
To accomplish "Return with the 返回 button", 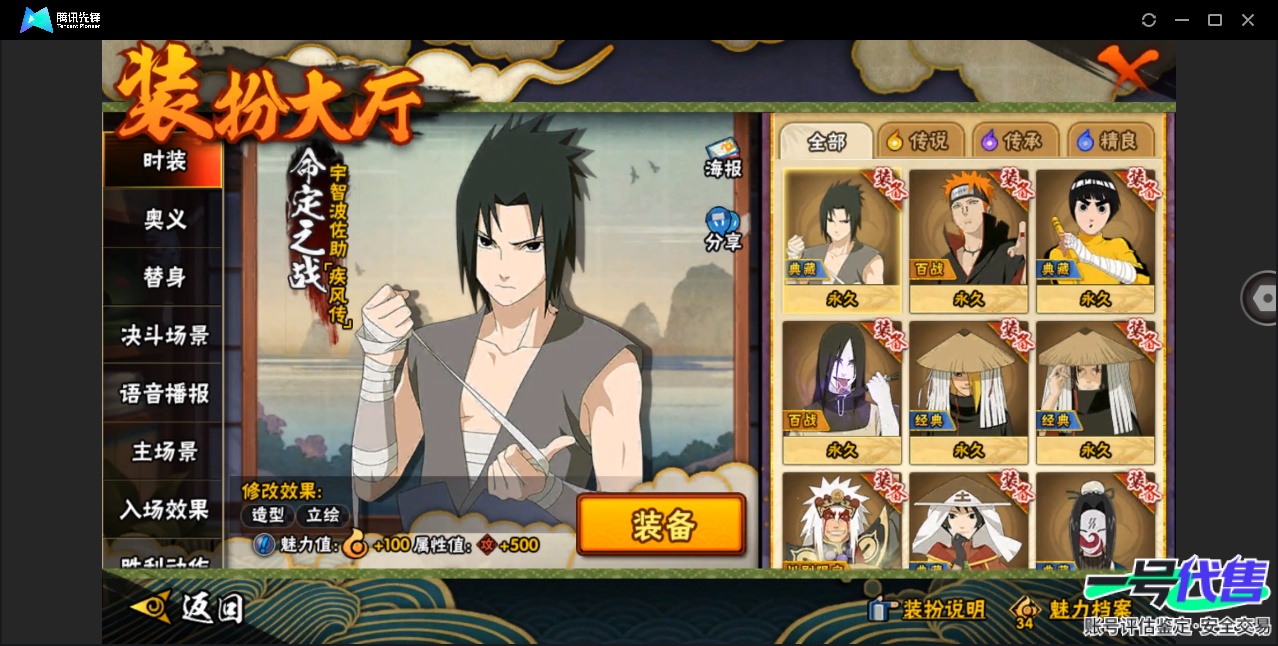I will (x=192, y=606).
